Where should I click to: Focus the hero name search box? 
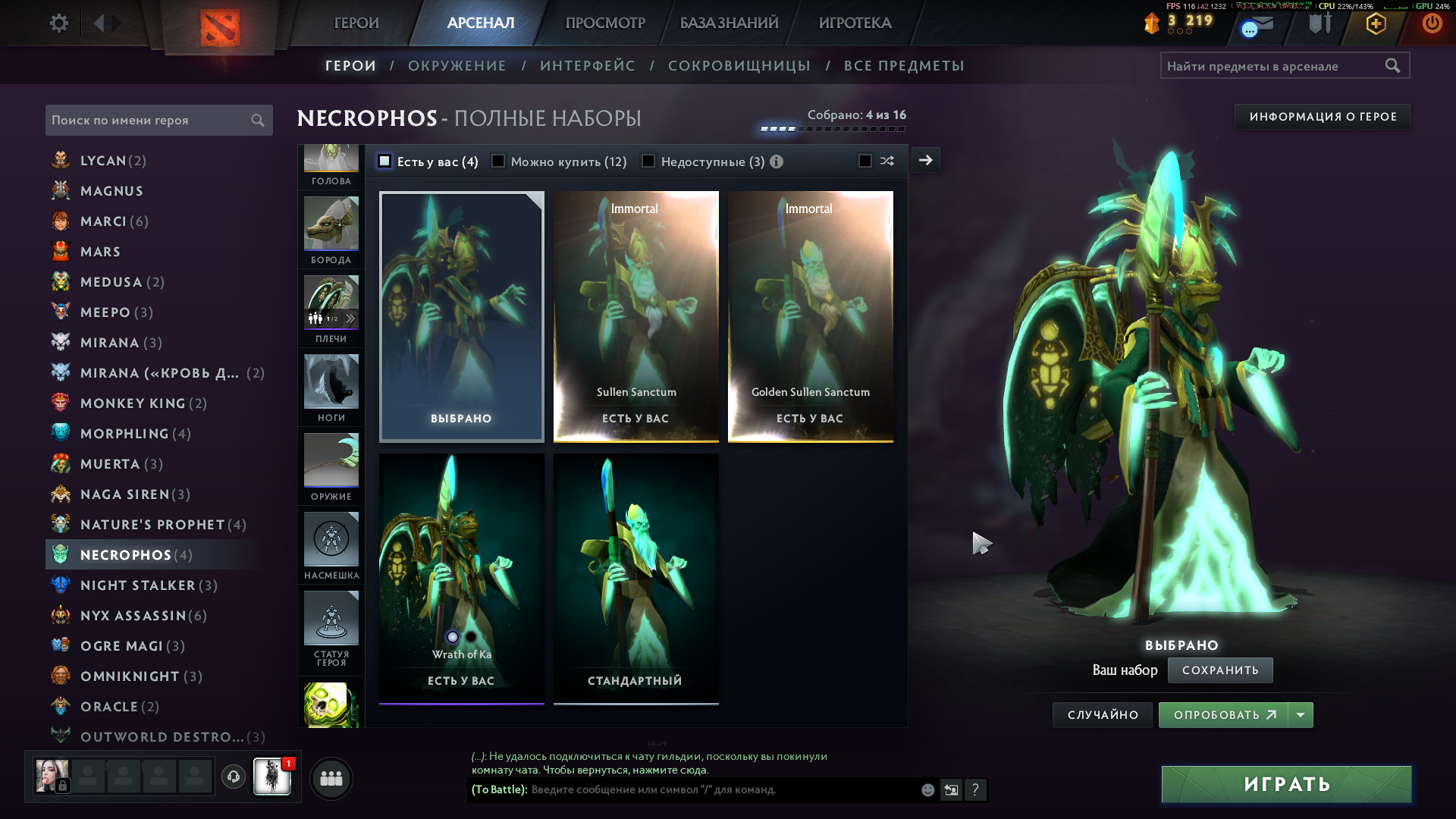pyautogui.click(x=149, y=121)
